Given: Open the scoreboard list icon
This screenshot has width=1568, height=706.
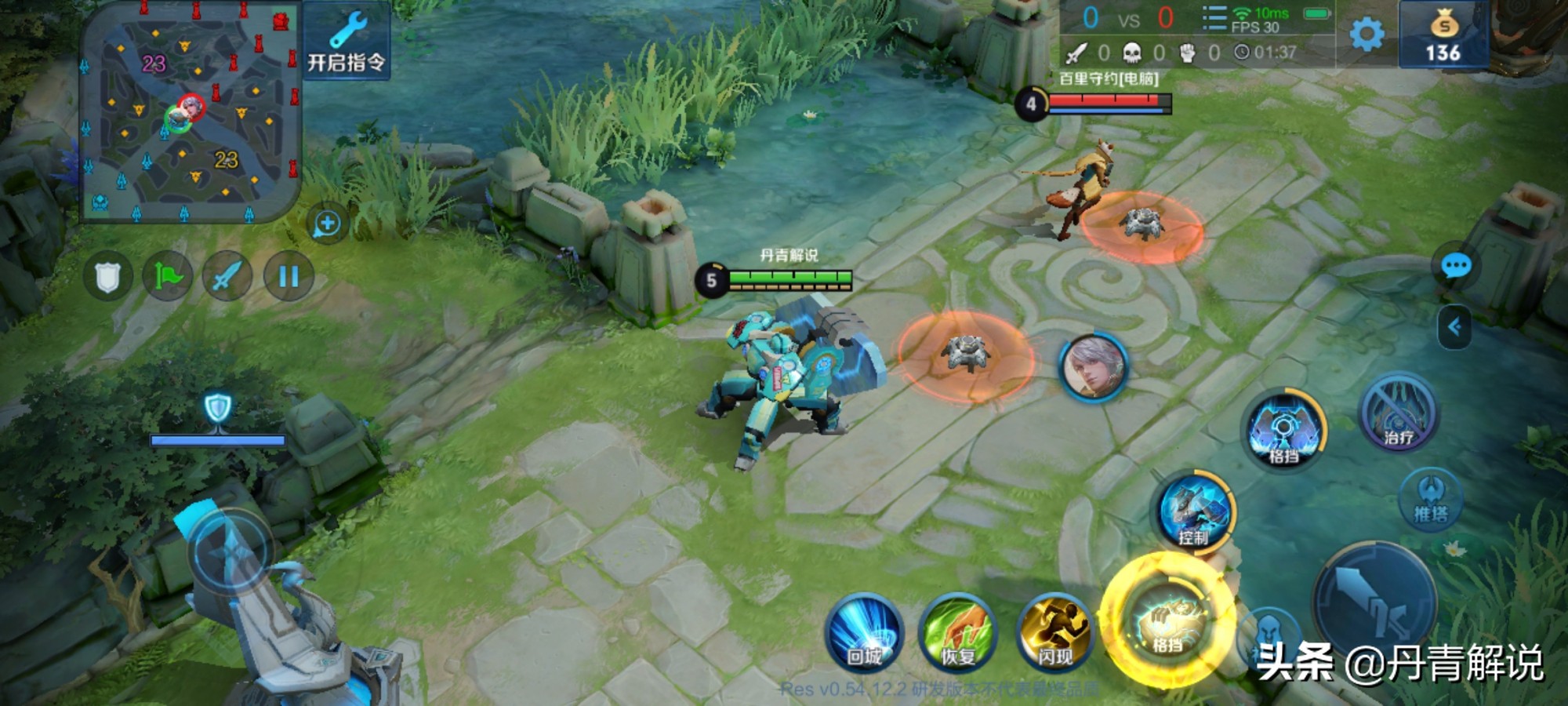Looking at the screenshot, I should click(1214, 18).
